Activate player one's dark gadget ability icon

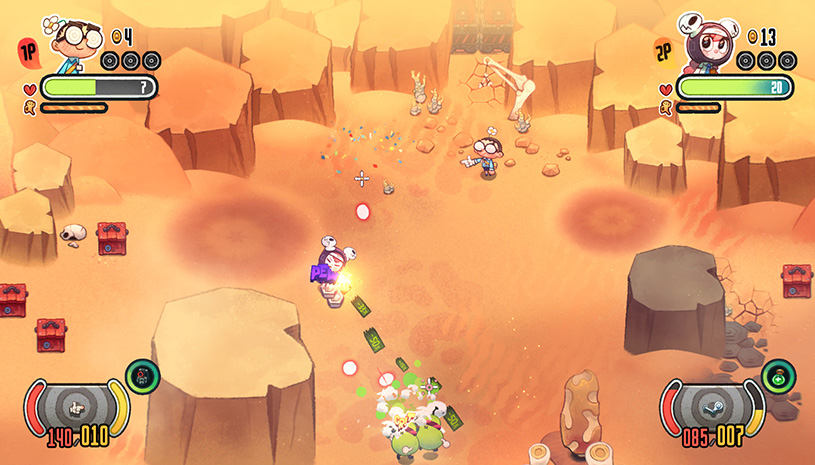(142, 377)
